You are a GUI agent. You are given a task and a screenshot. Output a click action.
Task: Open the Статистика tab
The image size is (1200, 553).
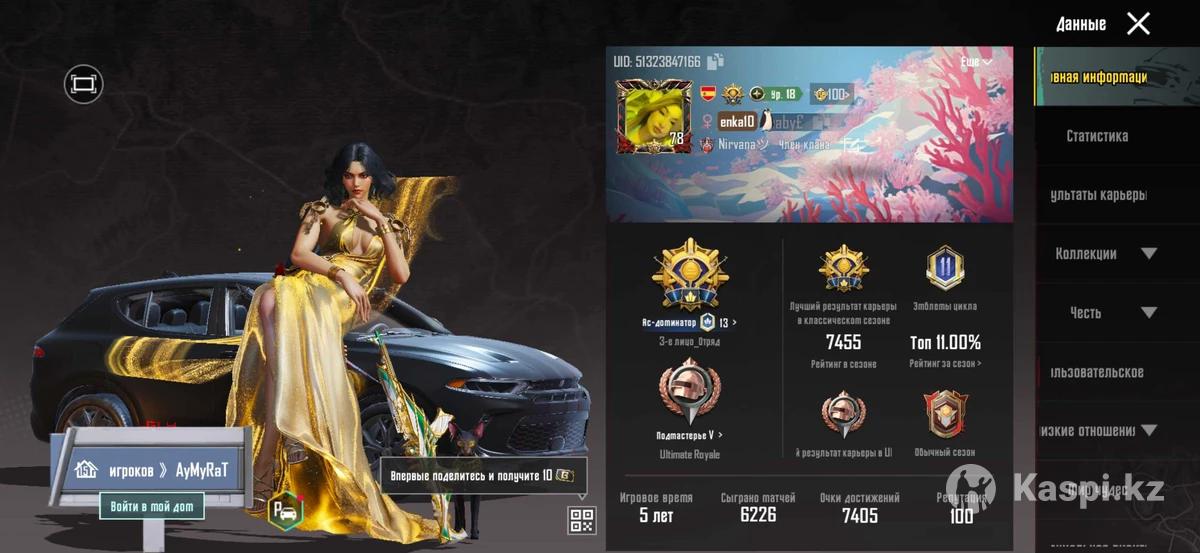[1097, 136]
